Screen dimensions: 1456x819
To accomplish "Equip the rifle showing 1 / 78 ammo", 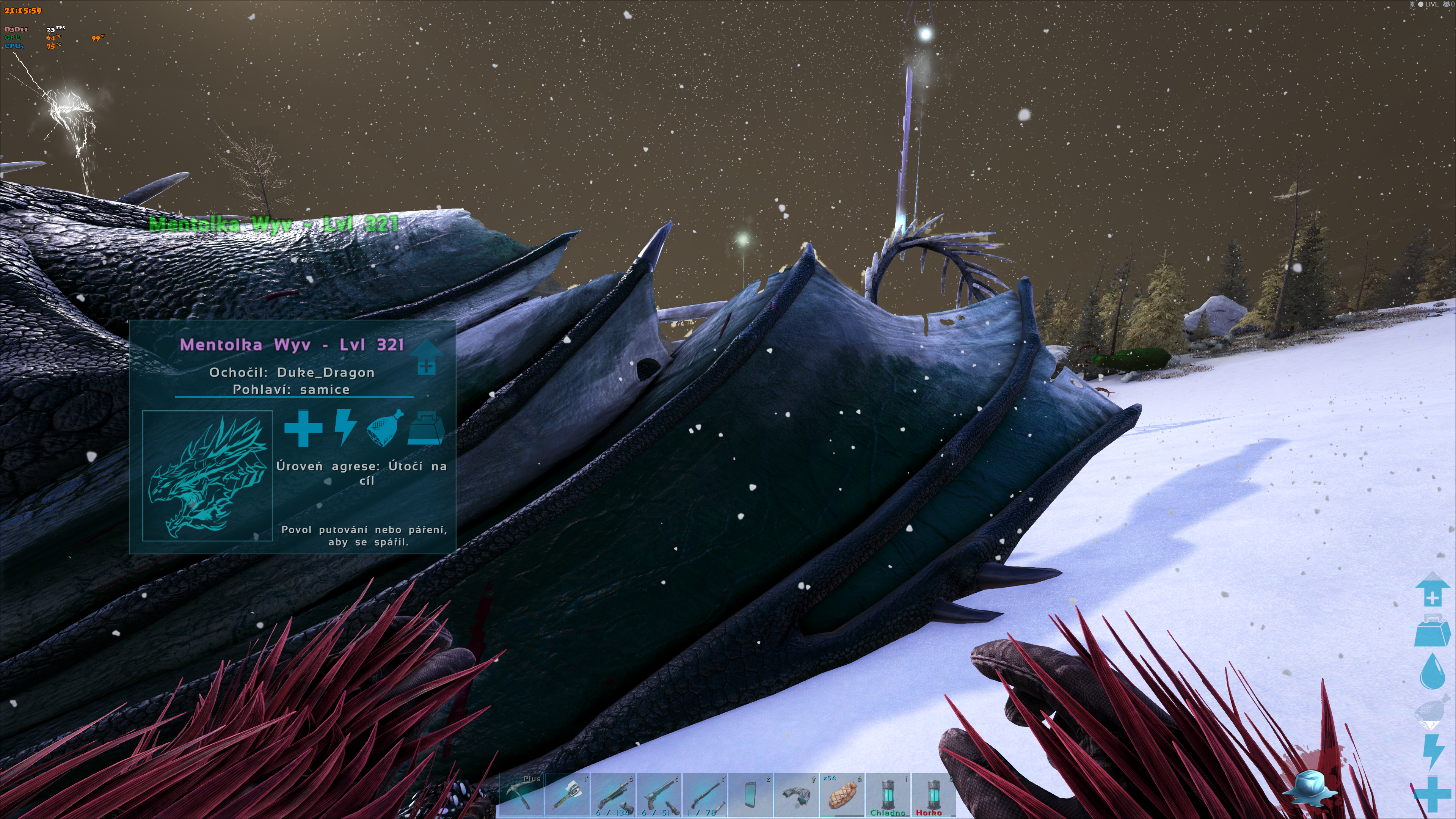I will coord(705,794).
